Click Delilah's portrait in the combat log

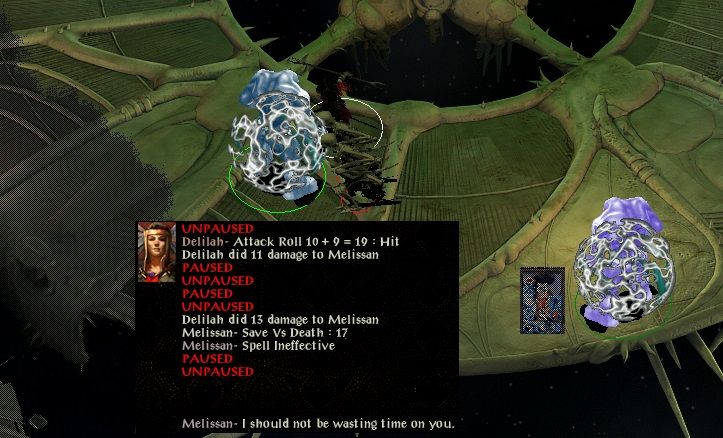(157, 252)
